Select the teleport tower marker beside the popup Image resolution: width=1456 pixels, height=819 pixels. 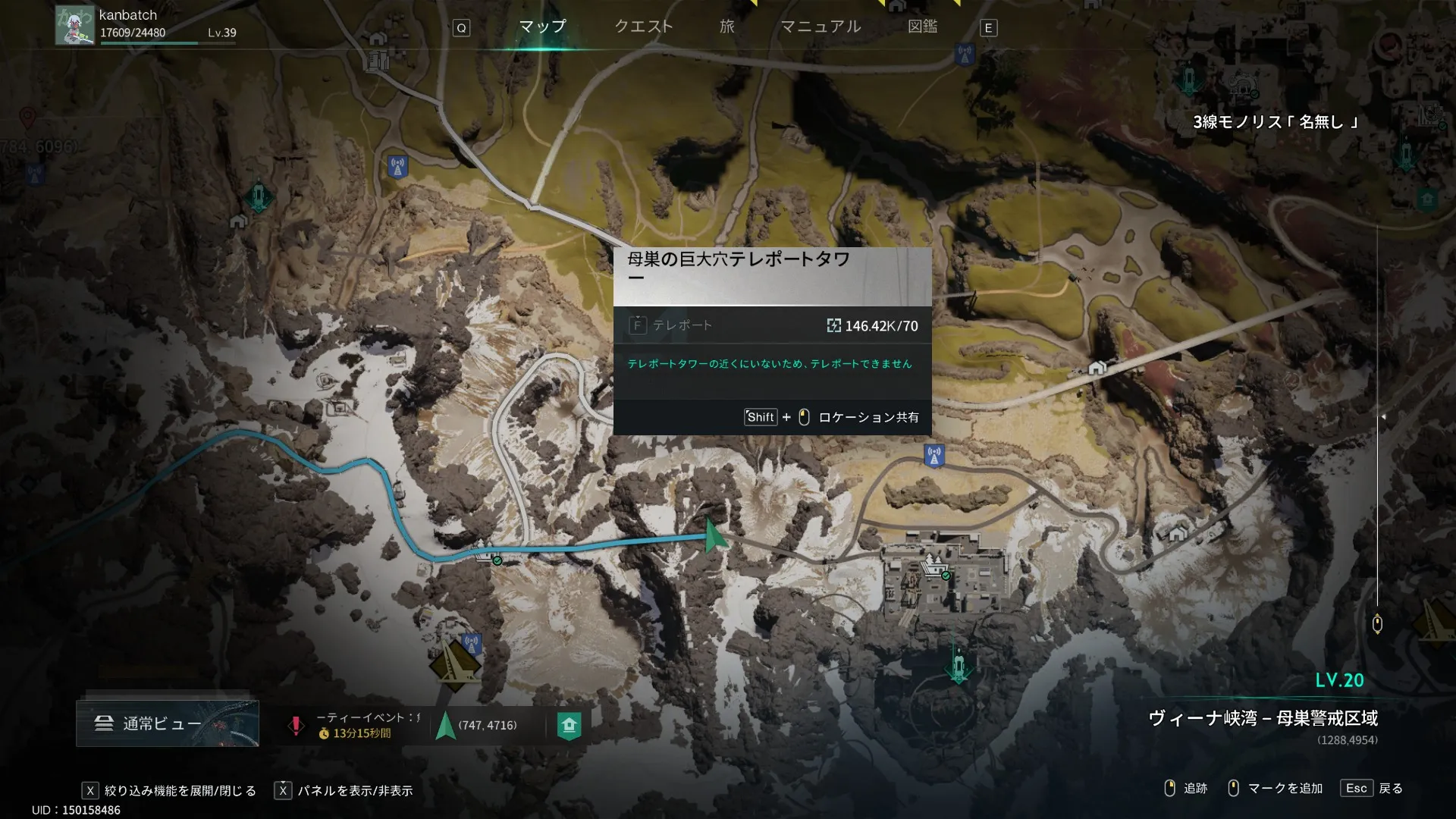click(x=934, y=456)
